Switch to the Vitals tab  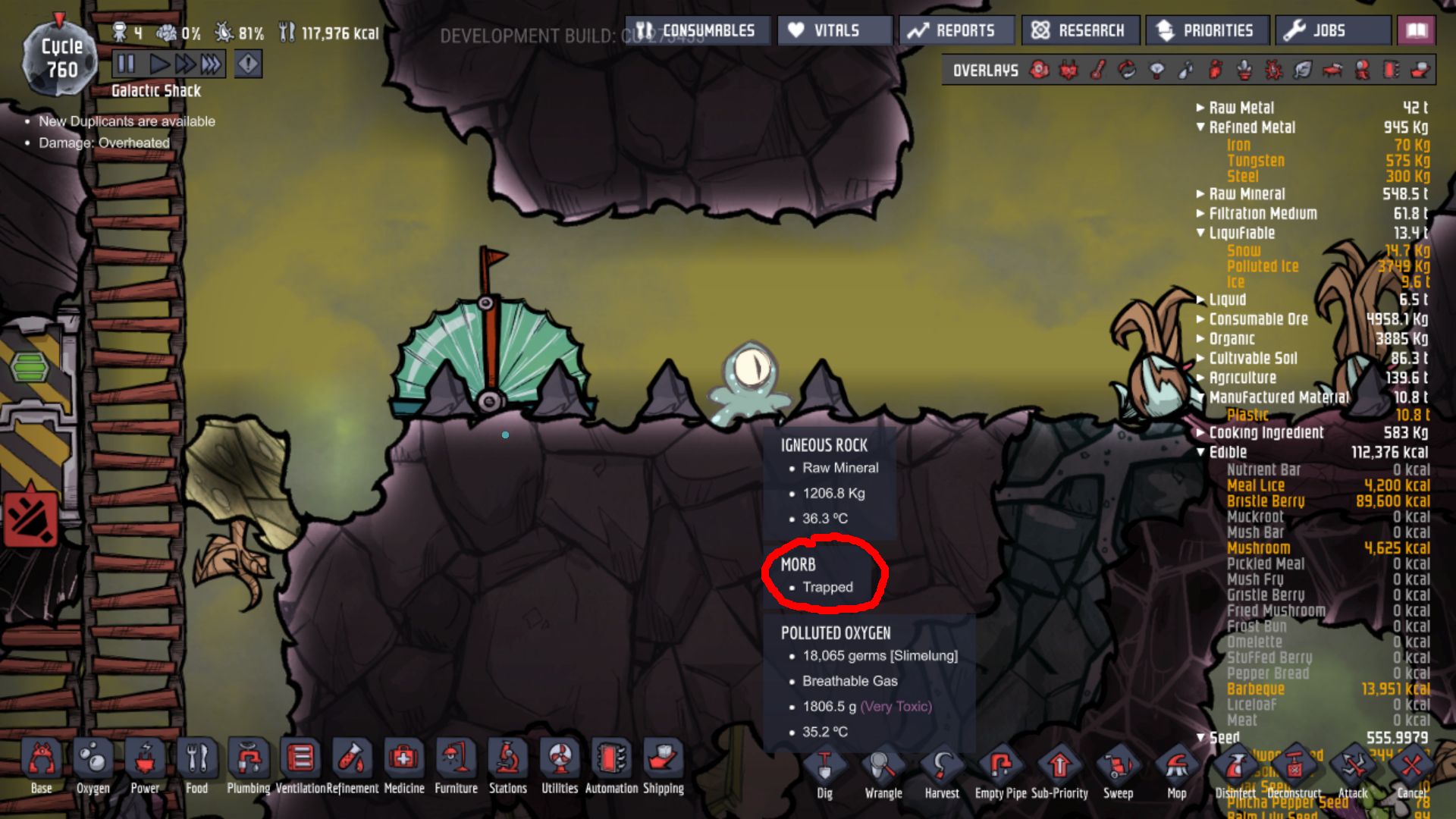(834, 30)
